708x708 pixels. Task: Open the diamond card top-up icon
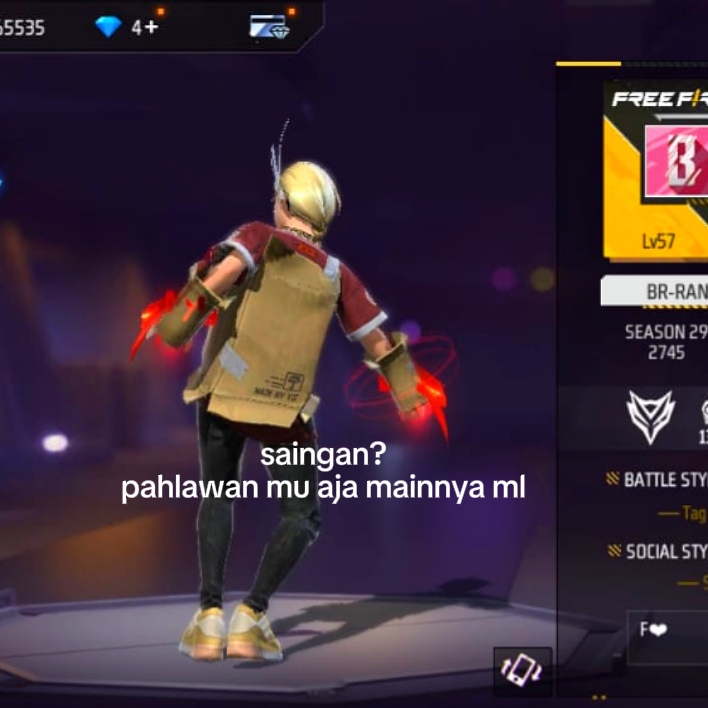coord(268,27)
